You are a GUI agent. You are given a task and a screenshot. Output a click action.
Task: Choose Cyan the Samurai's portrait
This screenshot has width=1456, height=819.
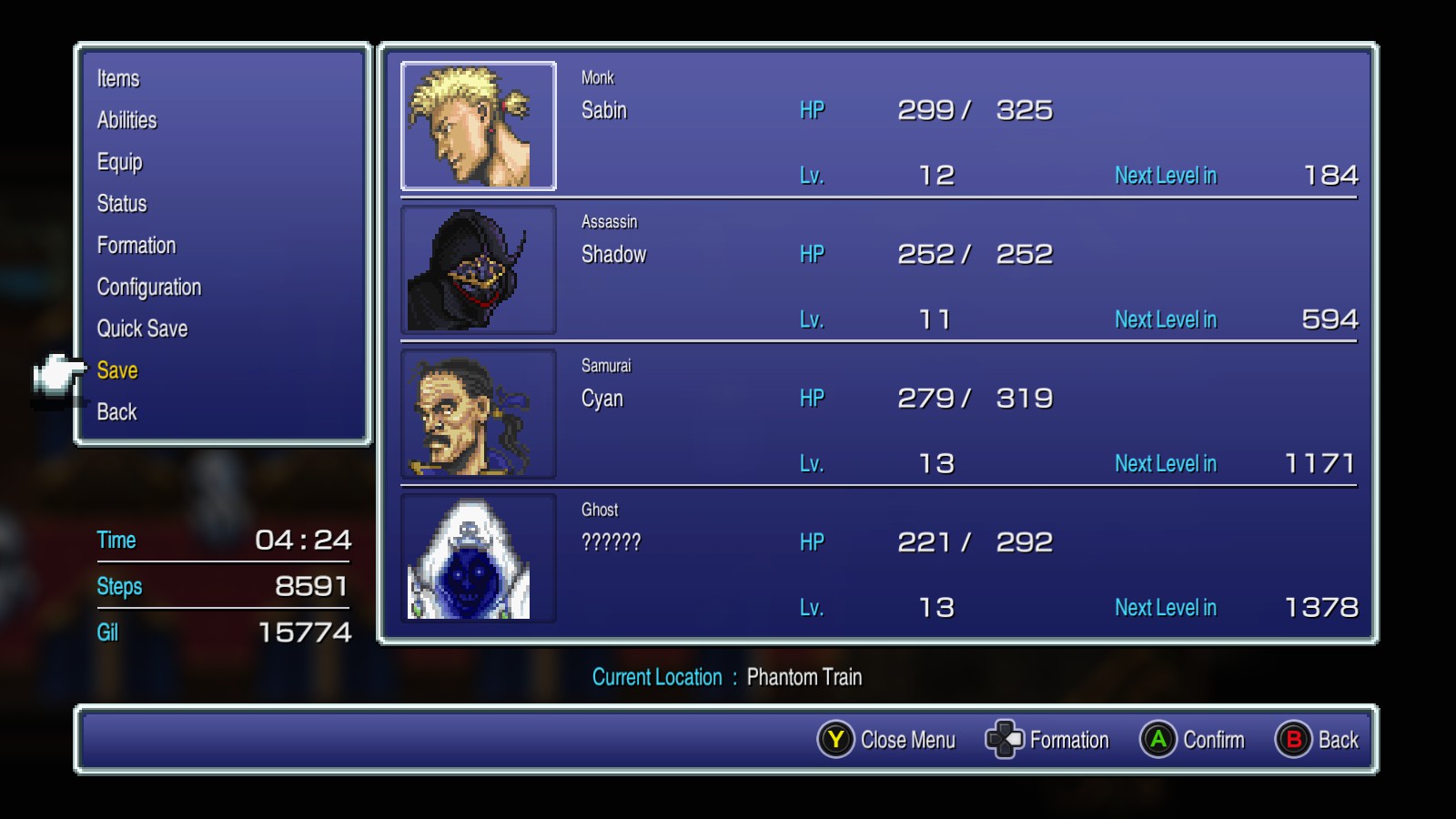pyautogui.click(x=479, y=414)
